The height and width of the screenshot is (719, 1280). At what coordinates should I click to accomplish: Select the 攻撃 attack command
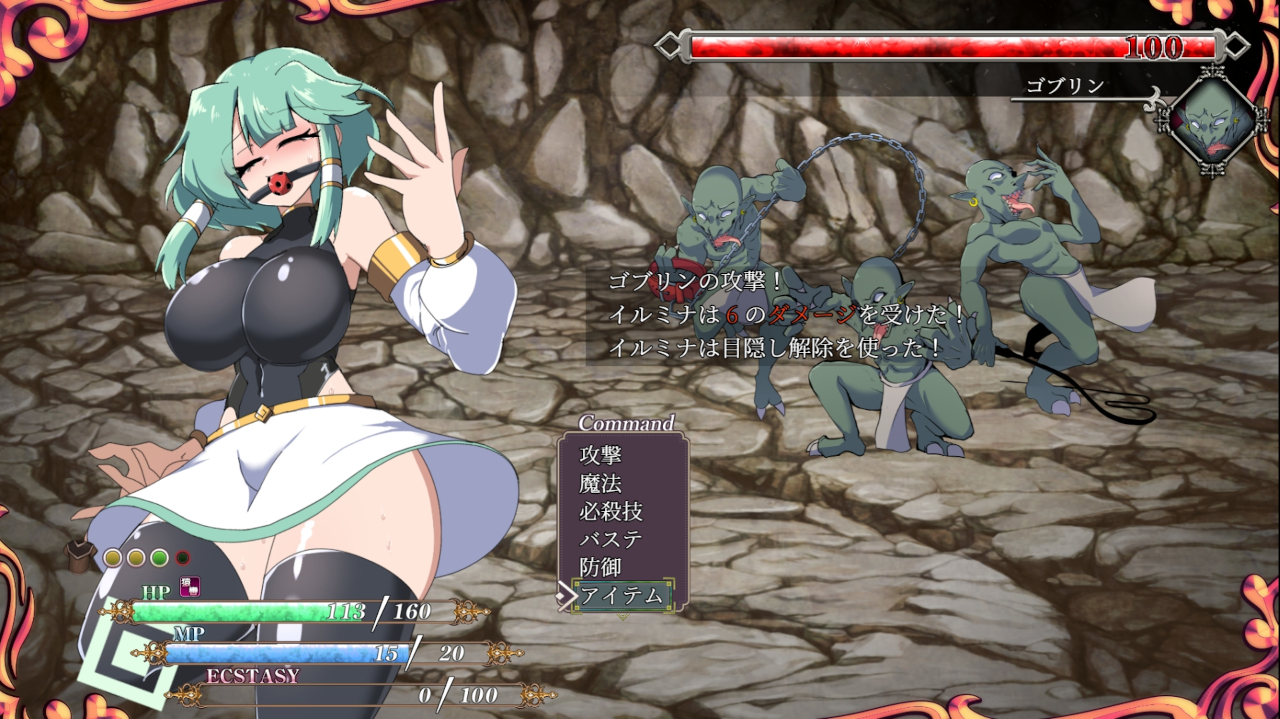tap(601, 455)
